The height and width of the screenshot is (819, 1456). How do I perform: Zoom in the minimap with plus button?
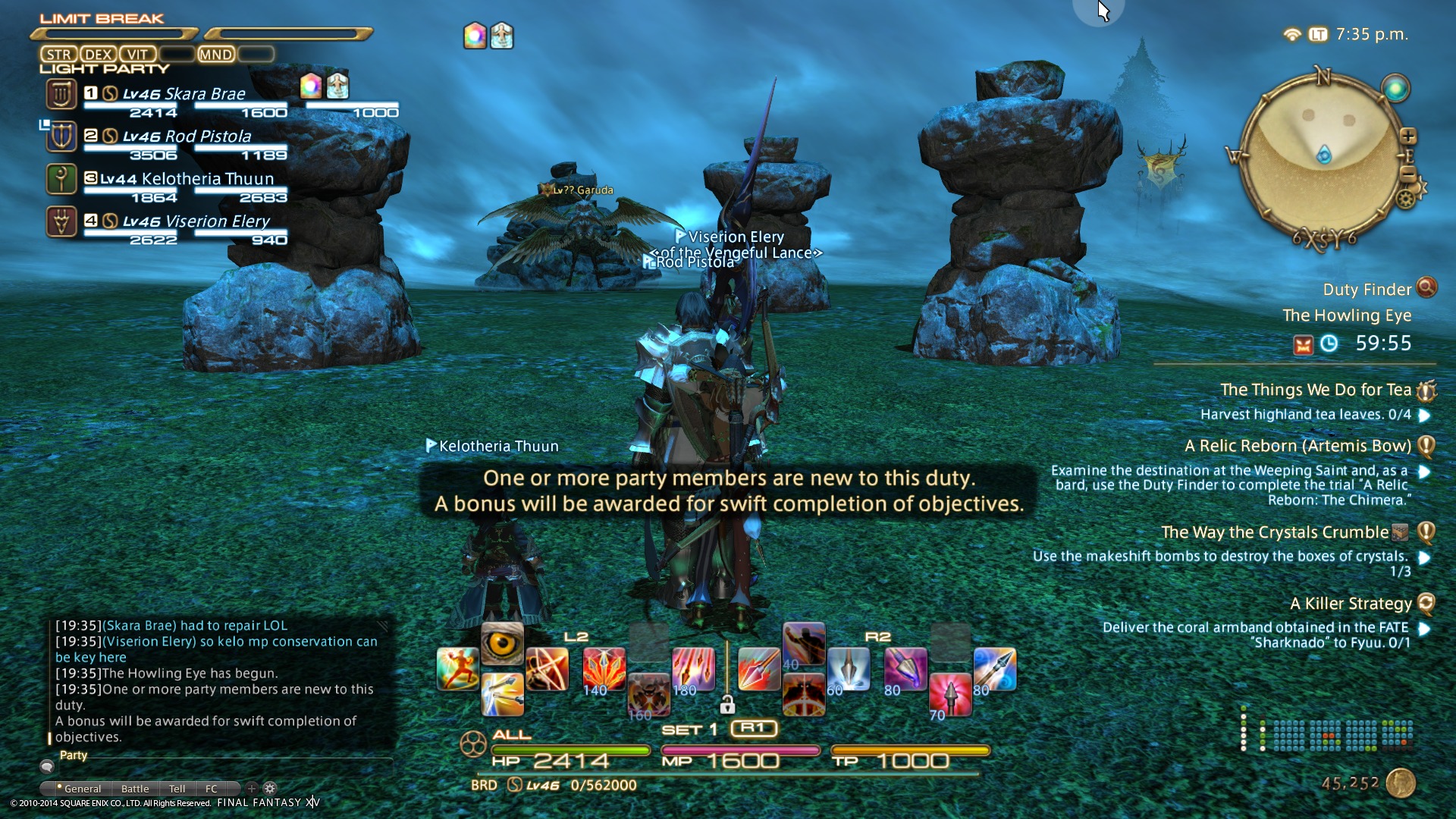[x=1408, y=136]
